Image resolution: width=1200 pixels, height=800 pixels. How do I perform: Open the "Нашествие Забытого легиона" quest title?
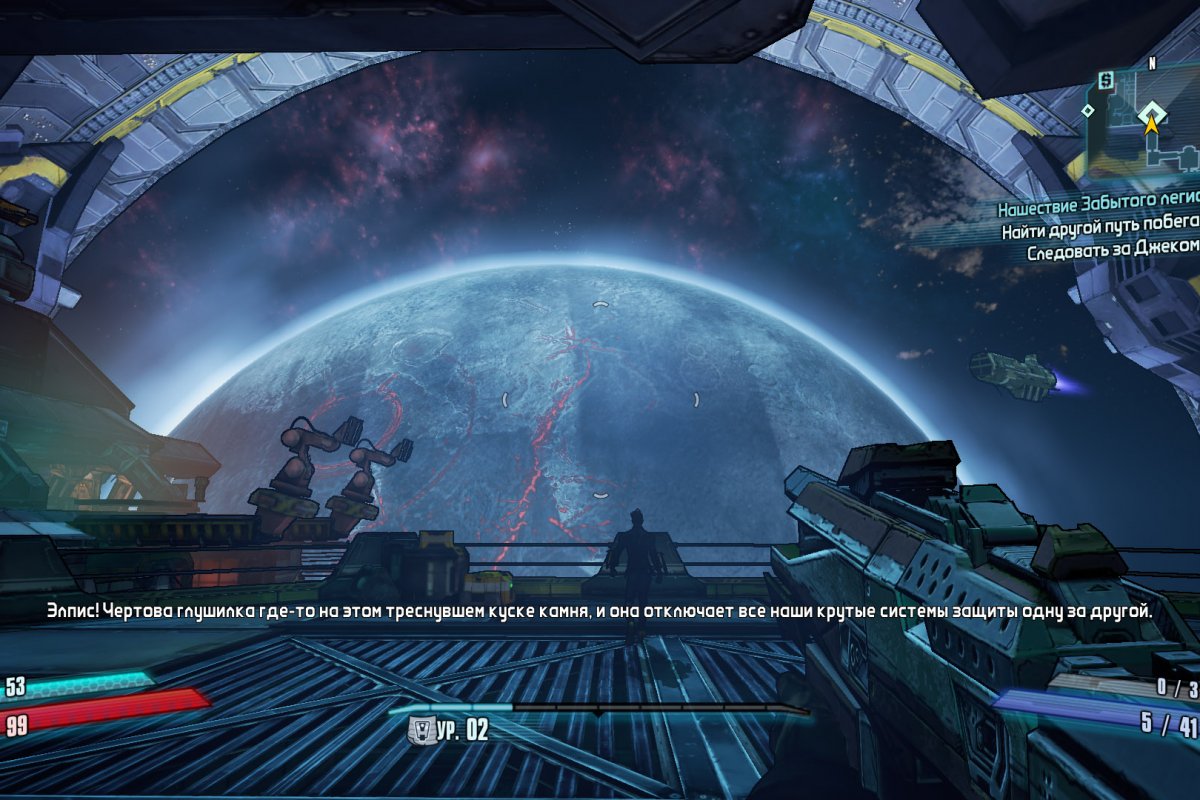pos(1097,210)
